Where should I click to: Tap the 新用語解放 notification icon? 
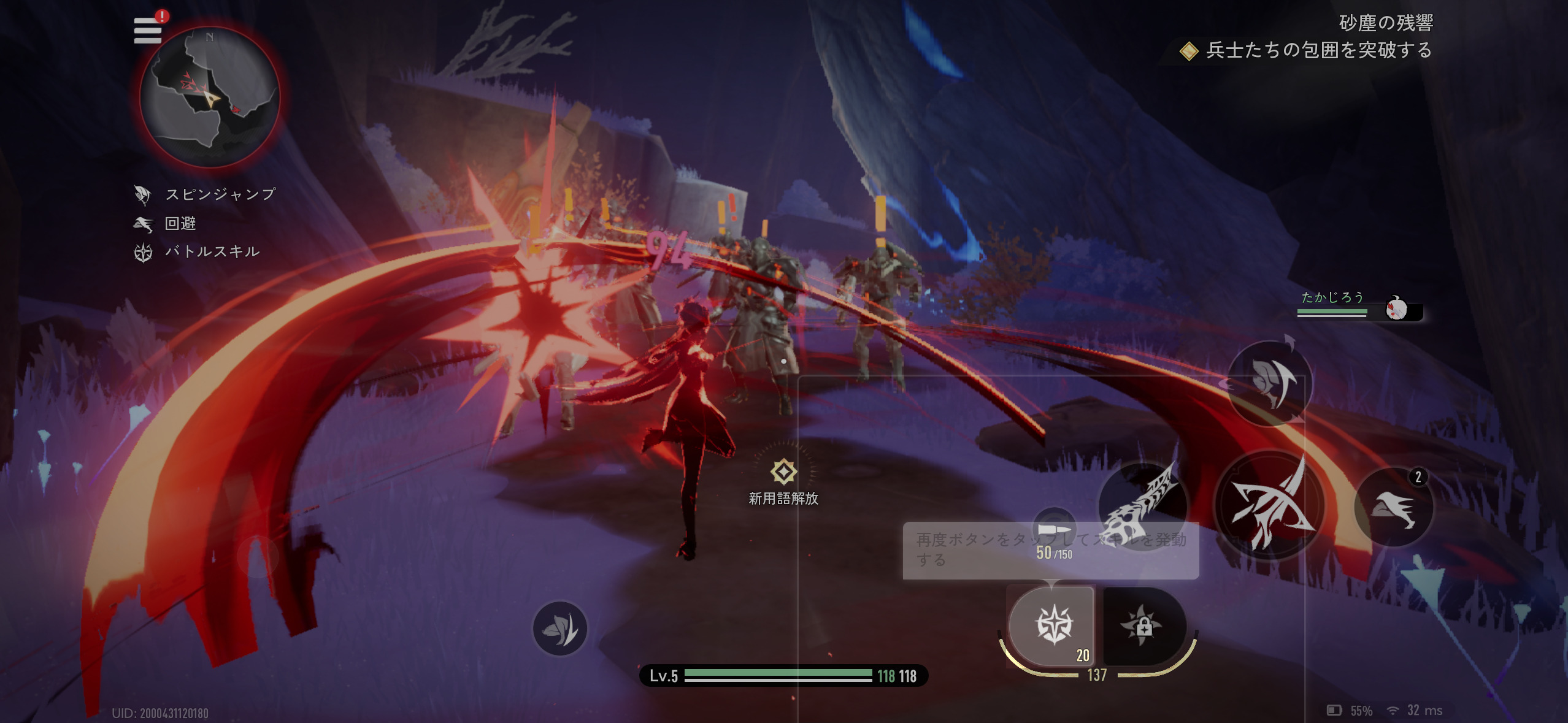[x=783, y=472]
